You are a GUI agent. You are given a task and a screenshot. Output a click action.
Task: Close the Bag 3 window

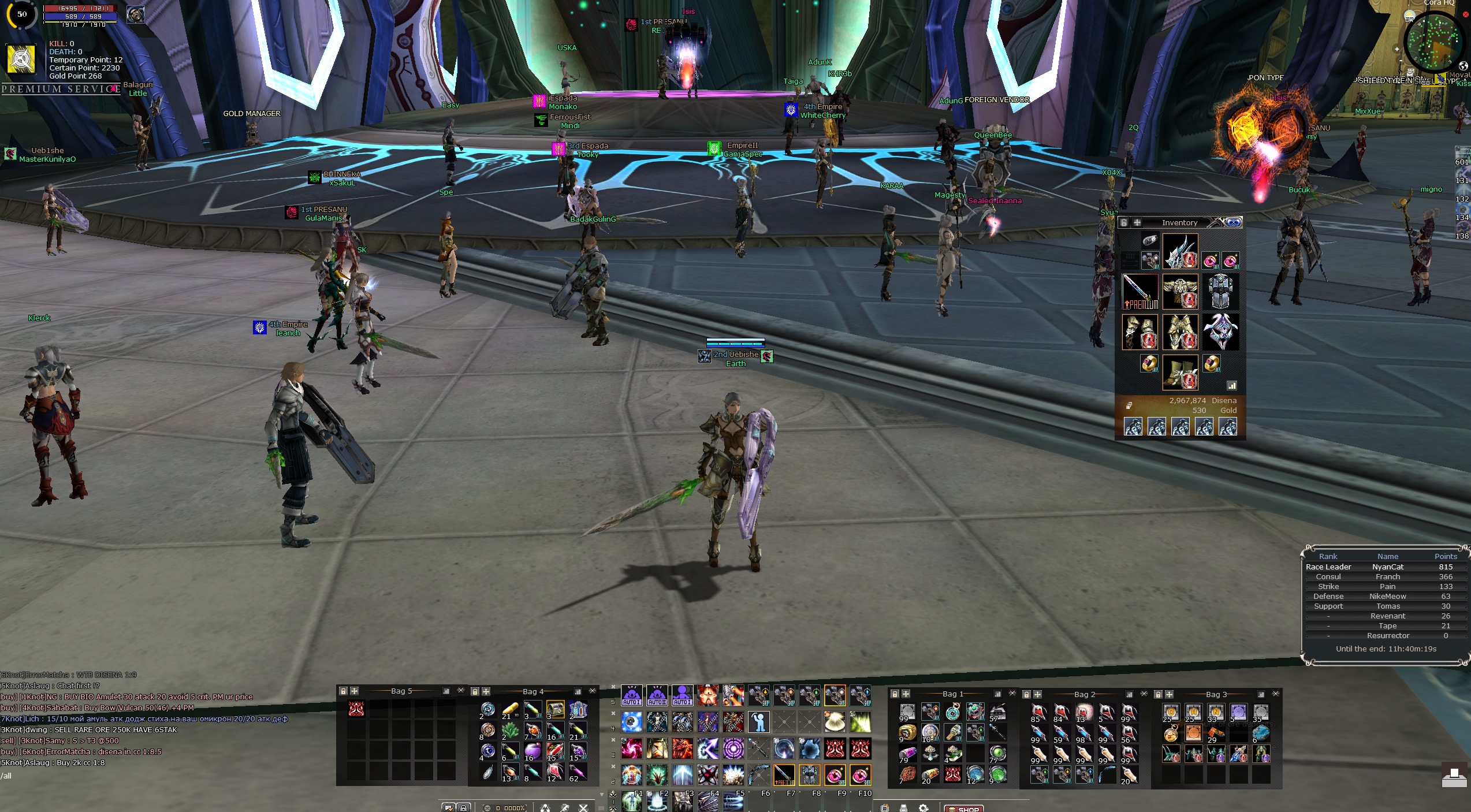(x=1276, y=693)
